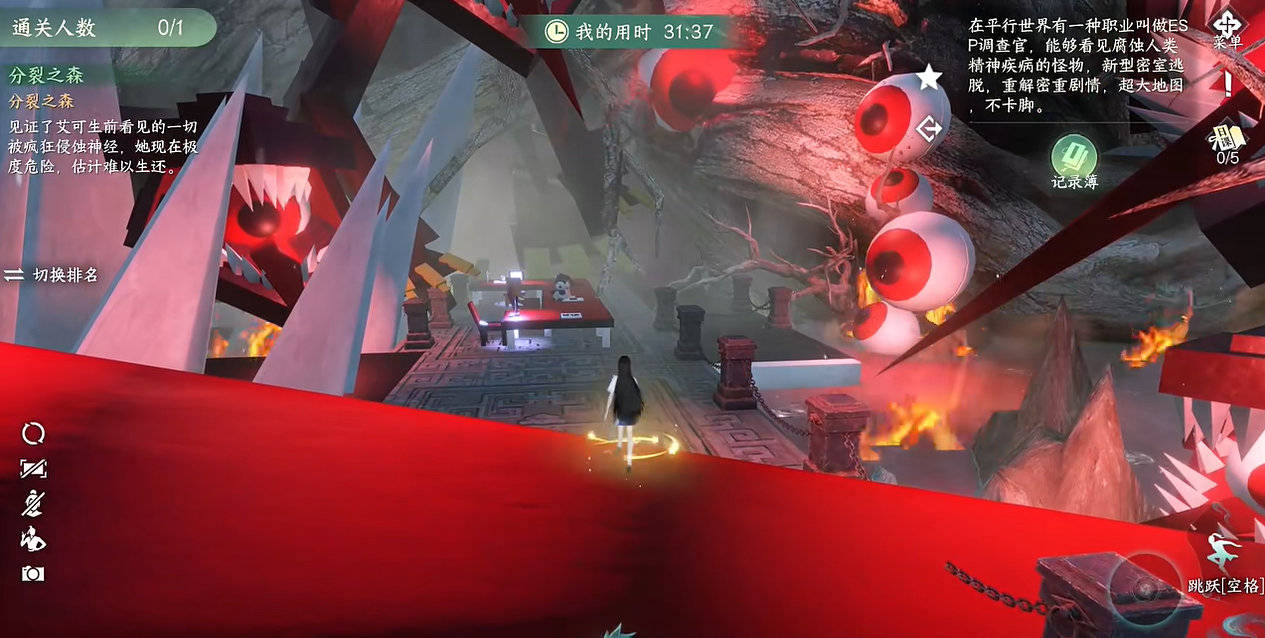Open the exclamation mark alert icon

click(x=1227, y=84)
